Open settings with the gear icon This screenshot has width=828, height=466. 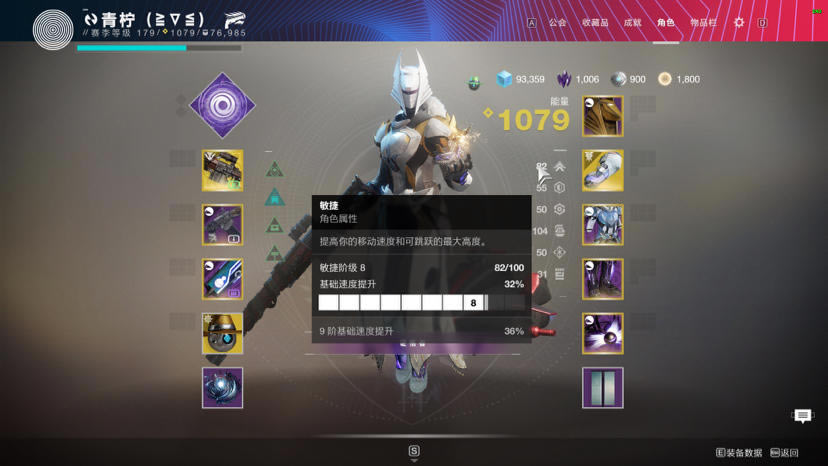(x=739, y=22)
